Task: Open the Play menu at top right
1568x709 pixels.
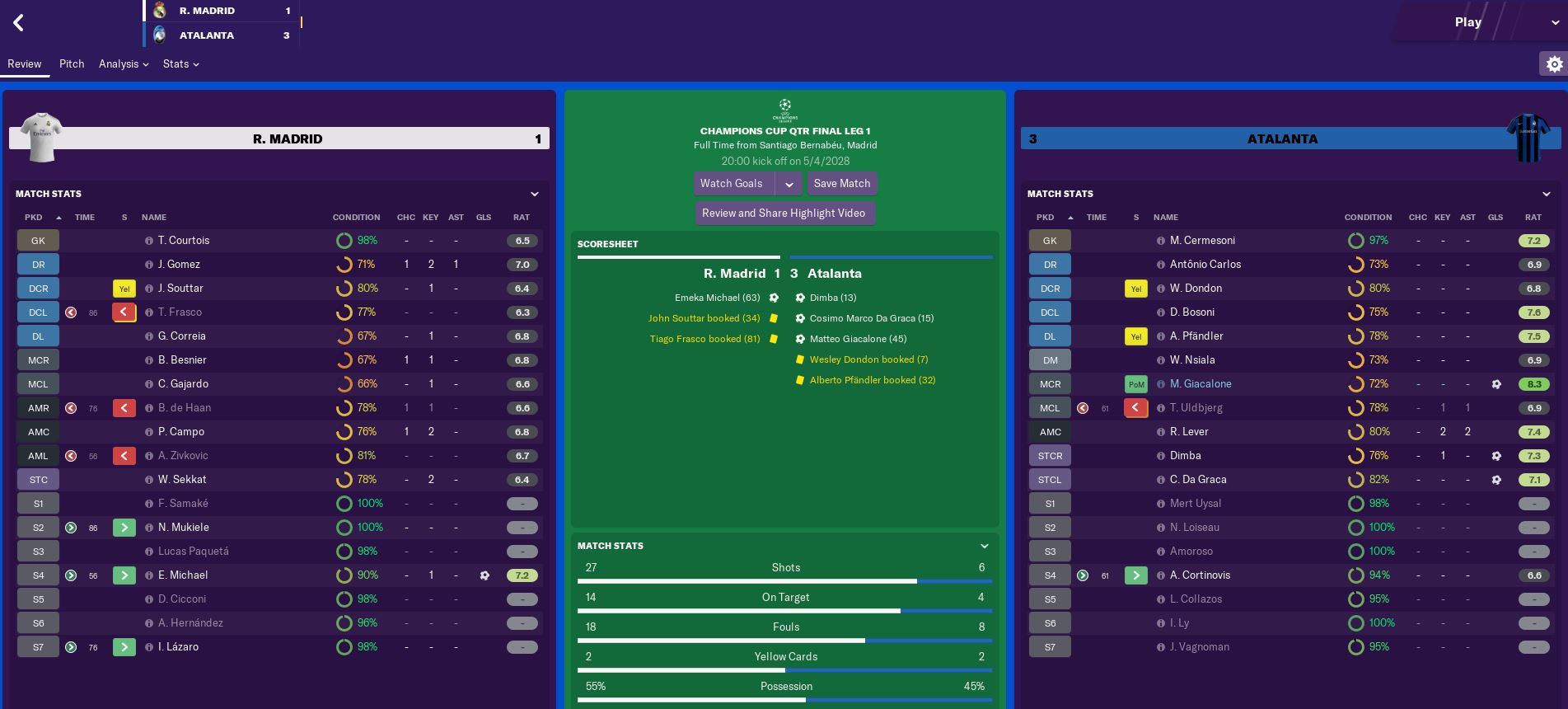Action: pyautogui.click(x=1468, y=22)
